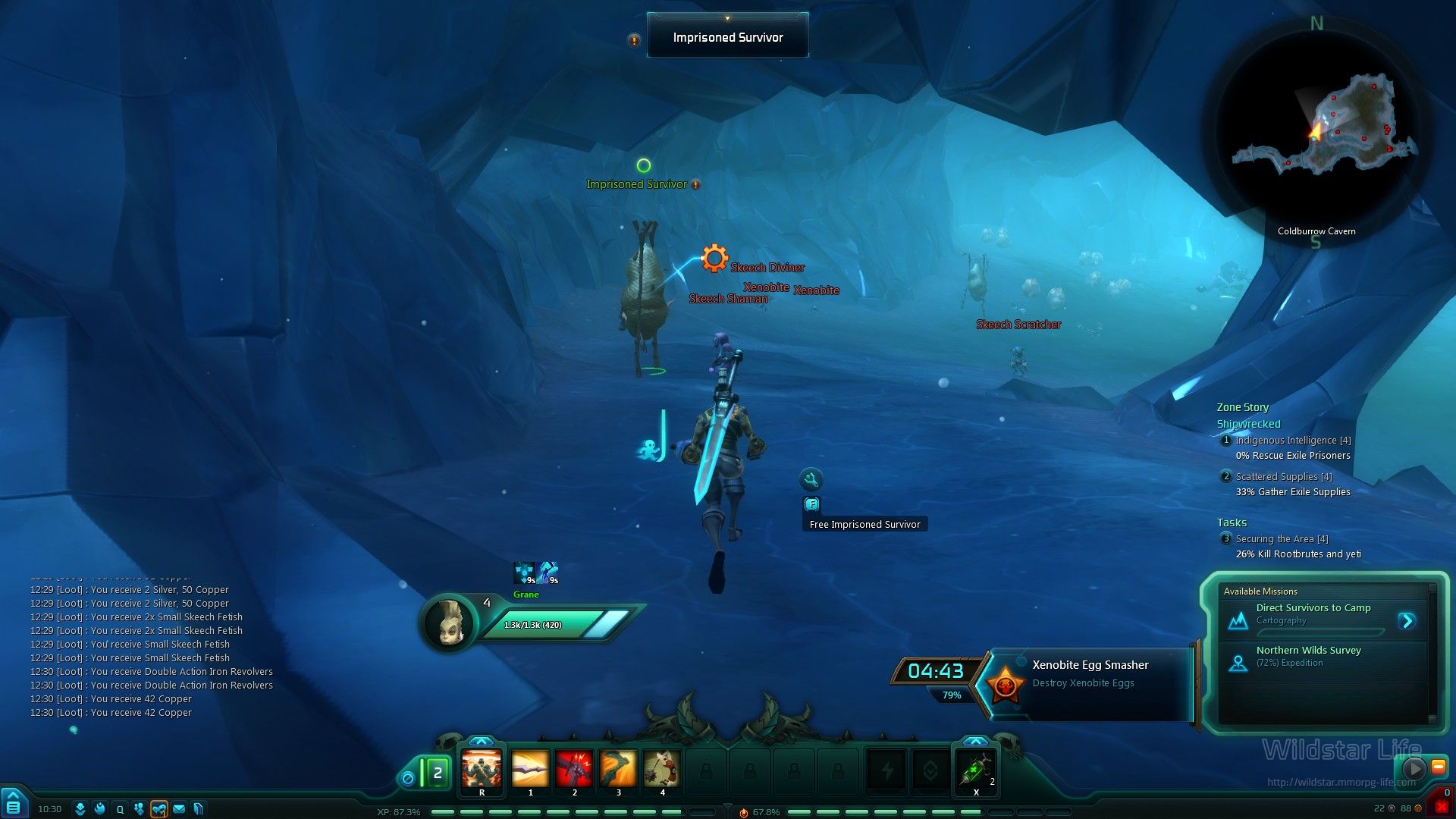
Task: Activate the mace ability in slot 4
Action: tap(662, 769)
